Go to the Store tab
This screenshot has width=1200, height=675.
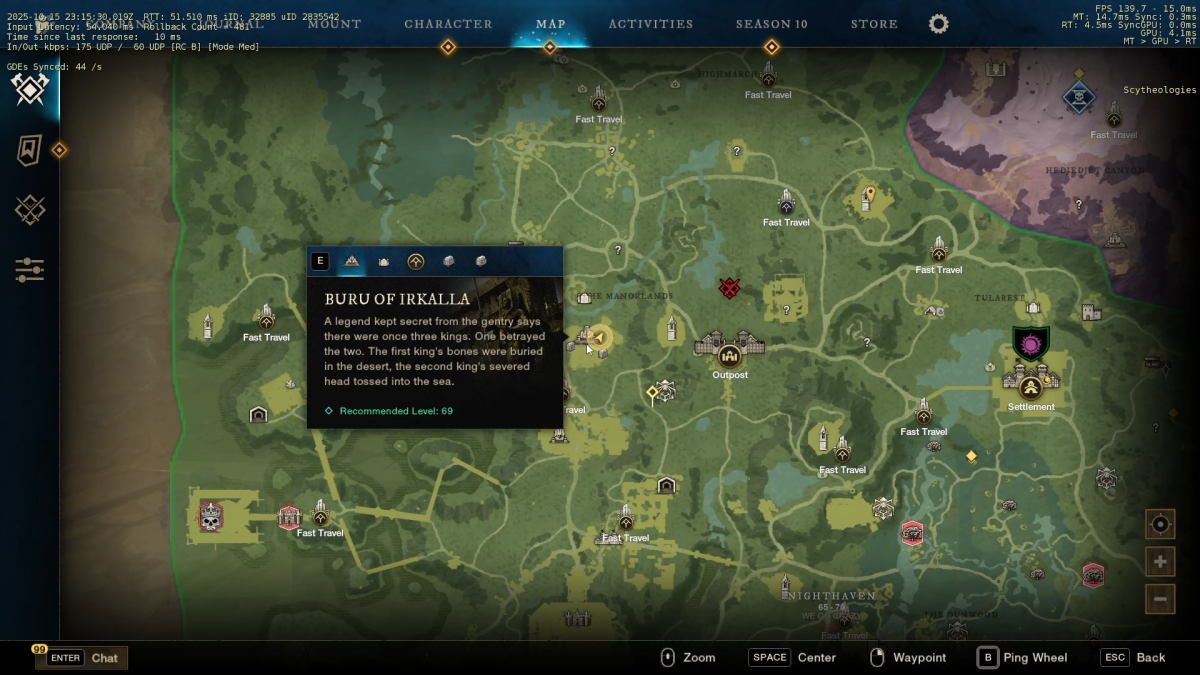pos(874,24)
